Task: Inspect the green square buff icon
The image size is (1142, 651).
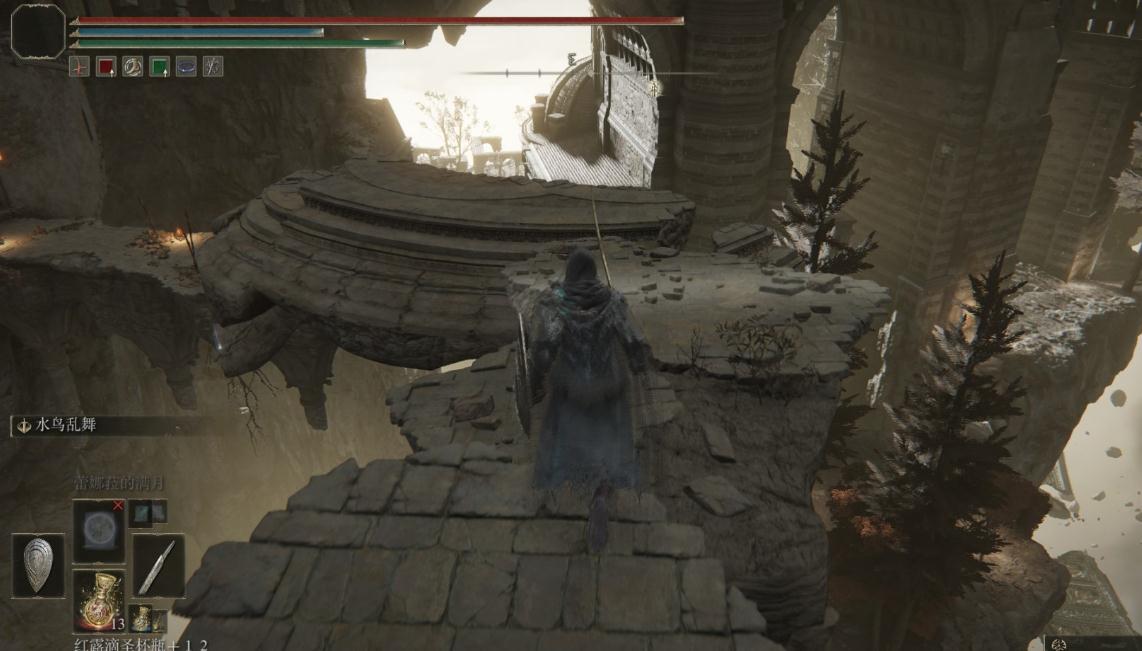Action: click(x=159, y=67)
